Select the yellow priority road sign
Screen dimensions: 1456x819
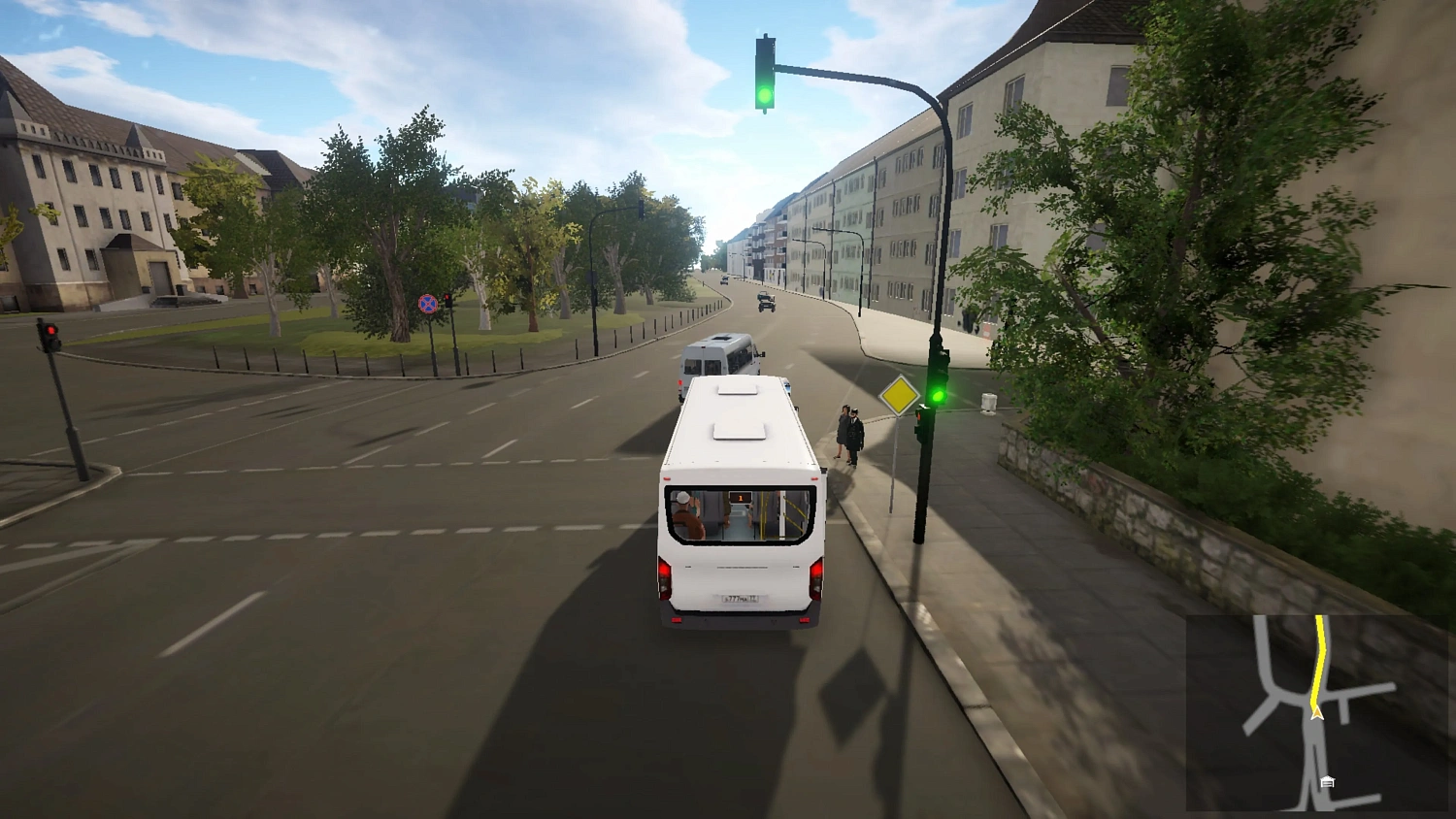pyautogui.click(x=901, y=397)
